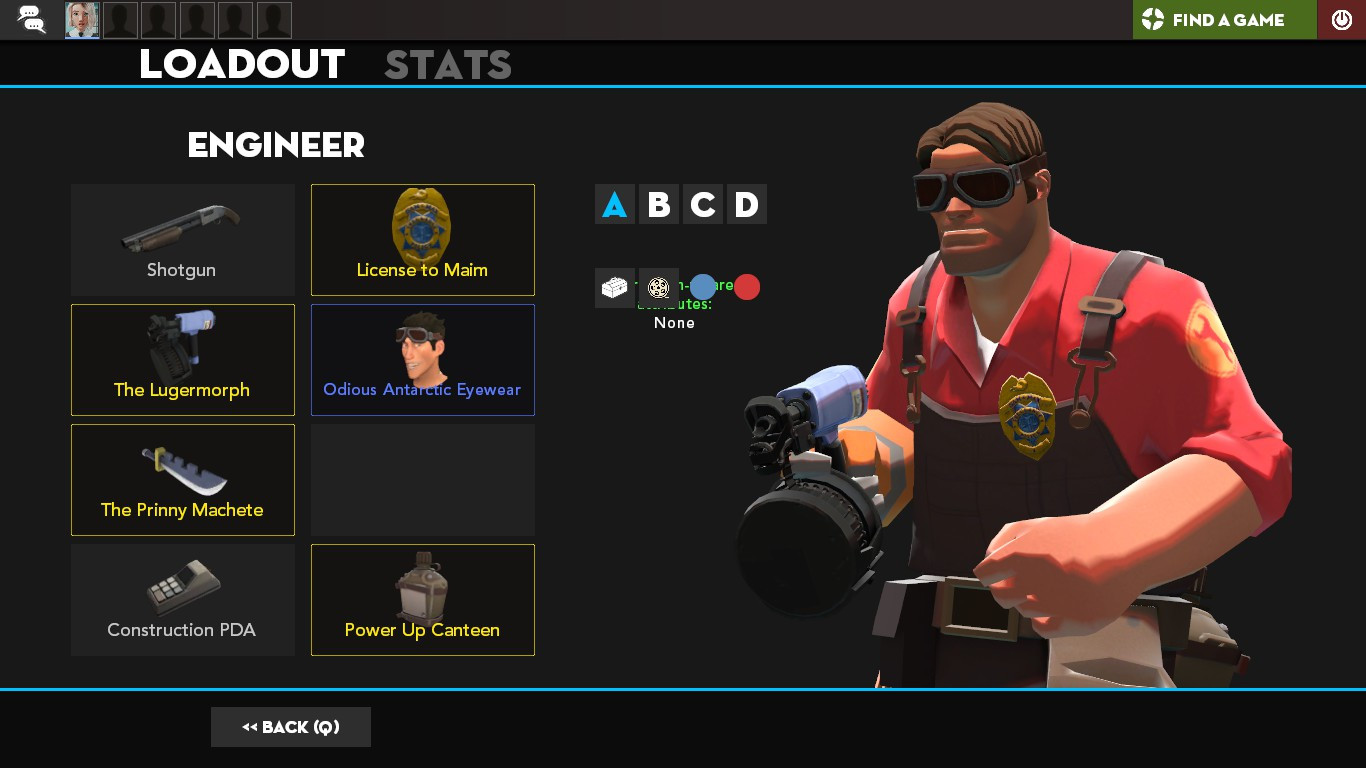Select the Power Up Canteen action slot
This screenshot has height=768, width=1366.
pos(422,600)
